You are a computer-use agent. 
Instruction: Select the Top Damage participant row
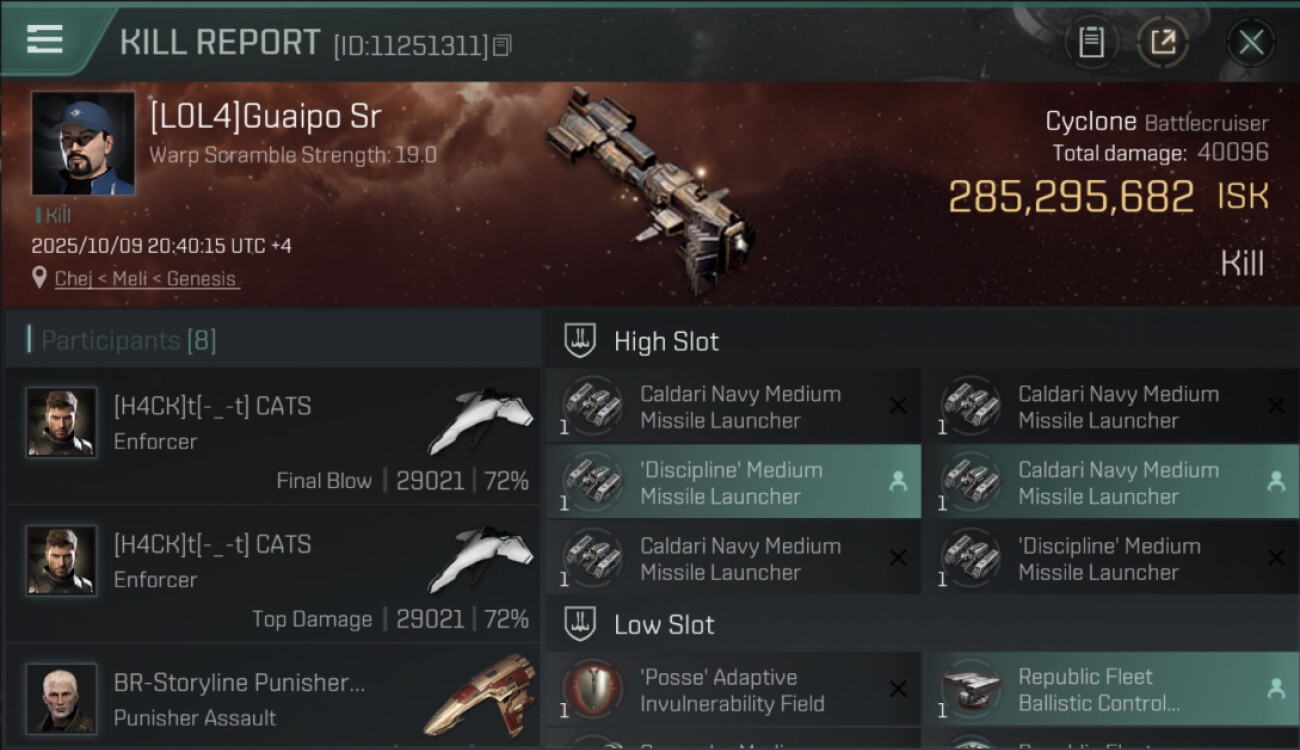(x=272, y=574)
